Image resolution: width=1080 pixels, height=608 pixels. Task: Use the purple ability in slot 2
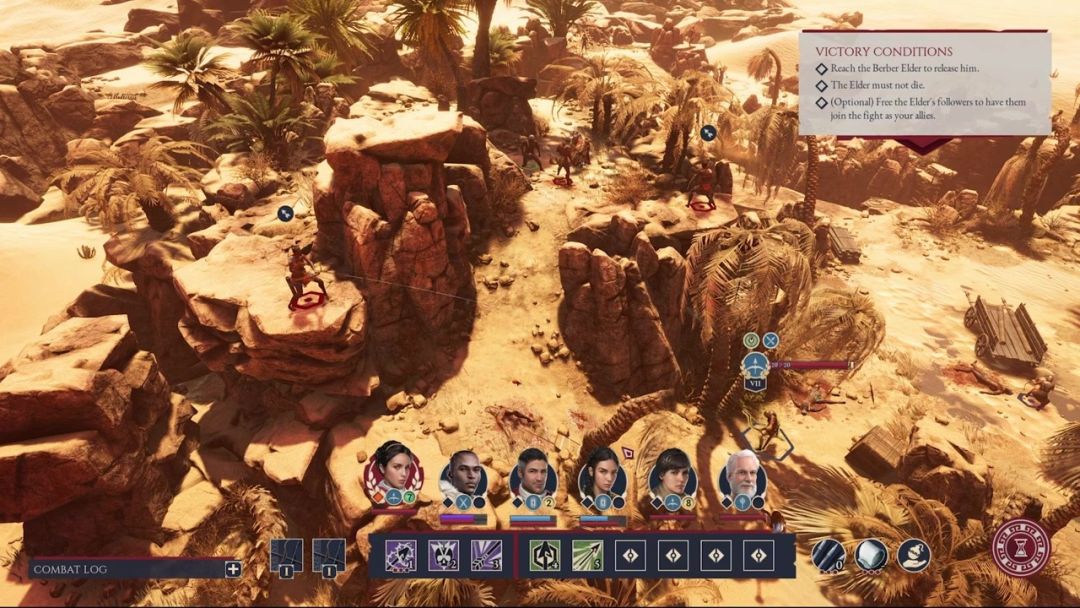click(444, 555)
